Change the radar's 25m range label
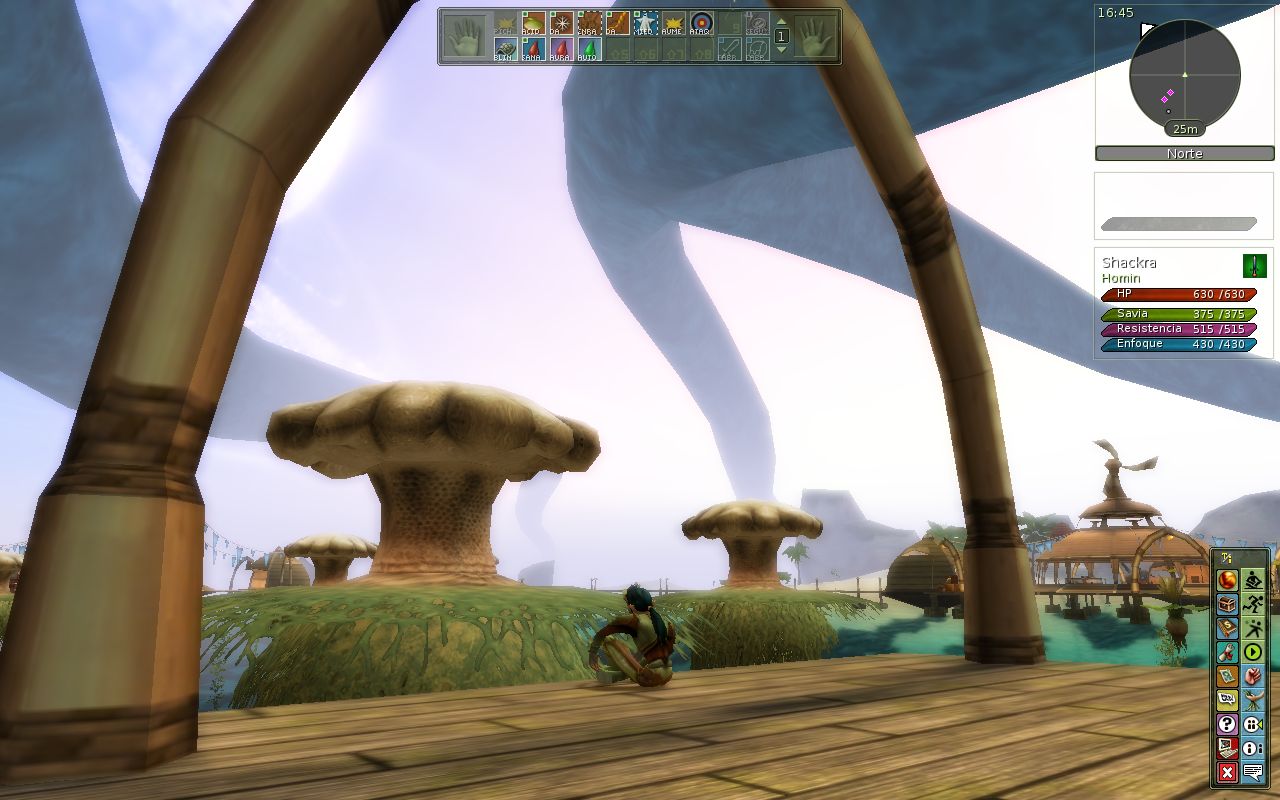 coord(1185,129)
